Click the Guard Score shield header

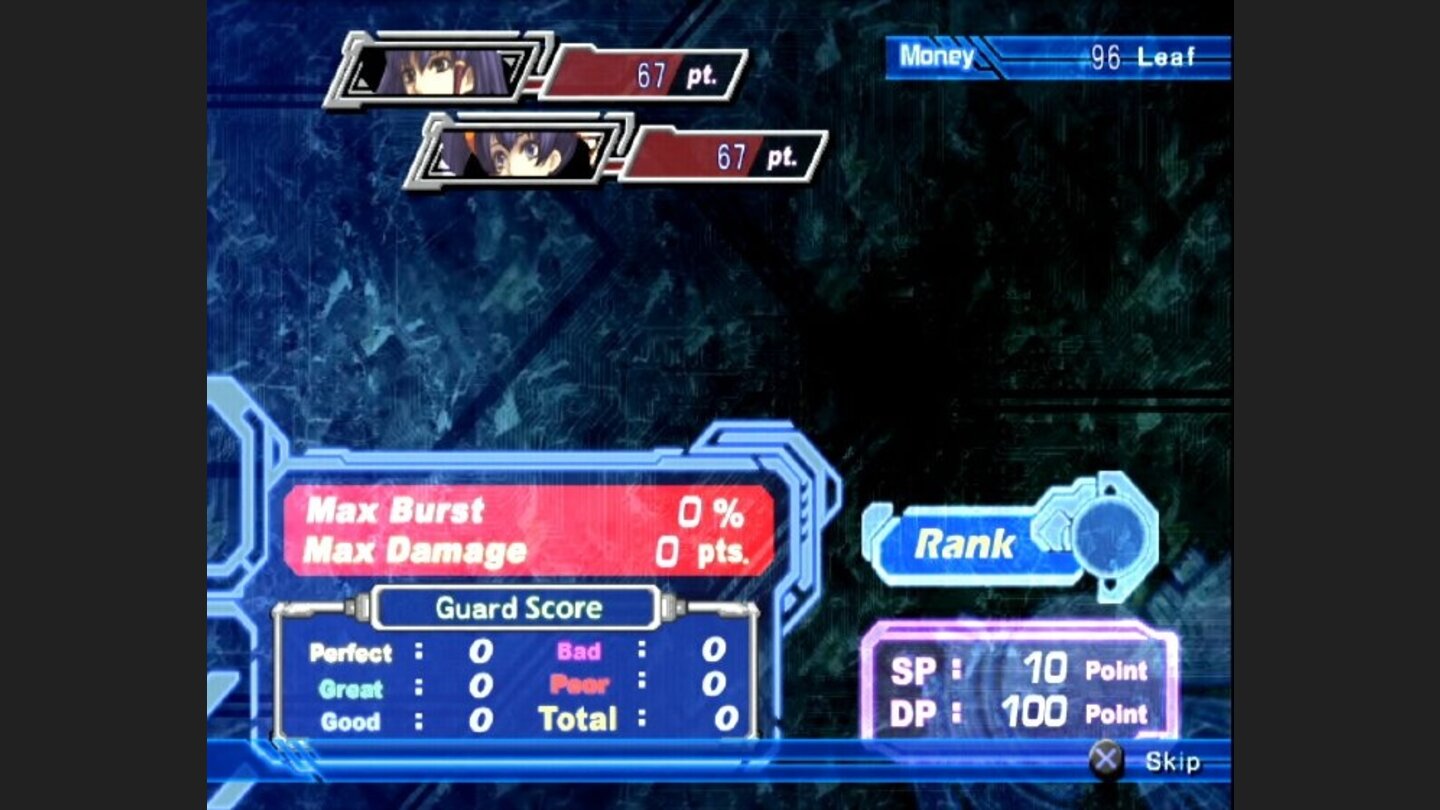click(x=517, y=607)
